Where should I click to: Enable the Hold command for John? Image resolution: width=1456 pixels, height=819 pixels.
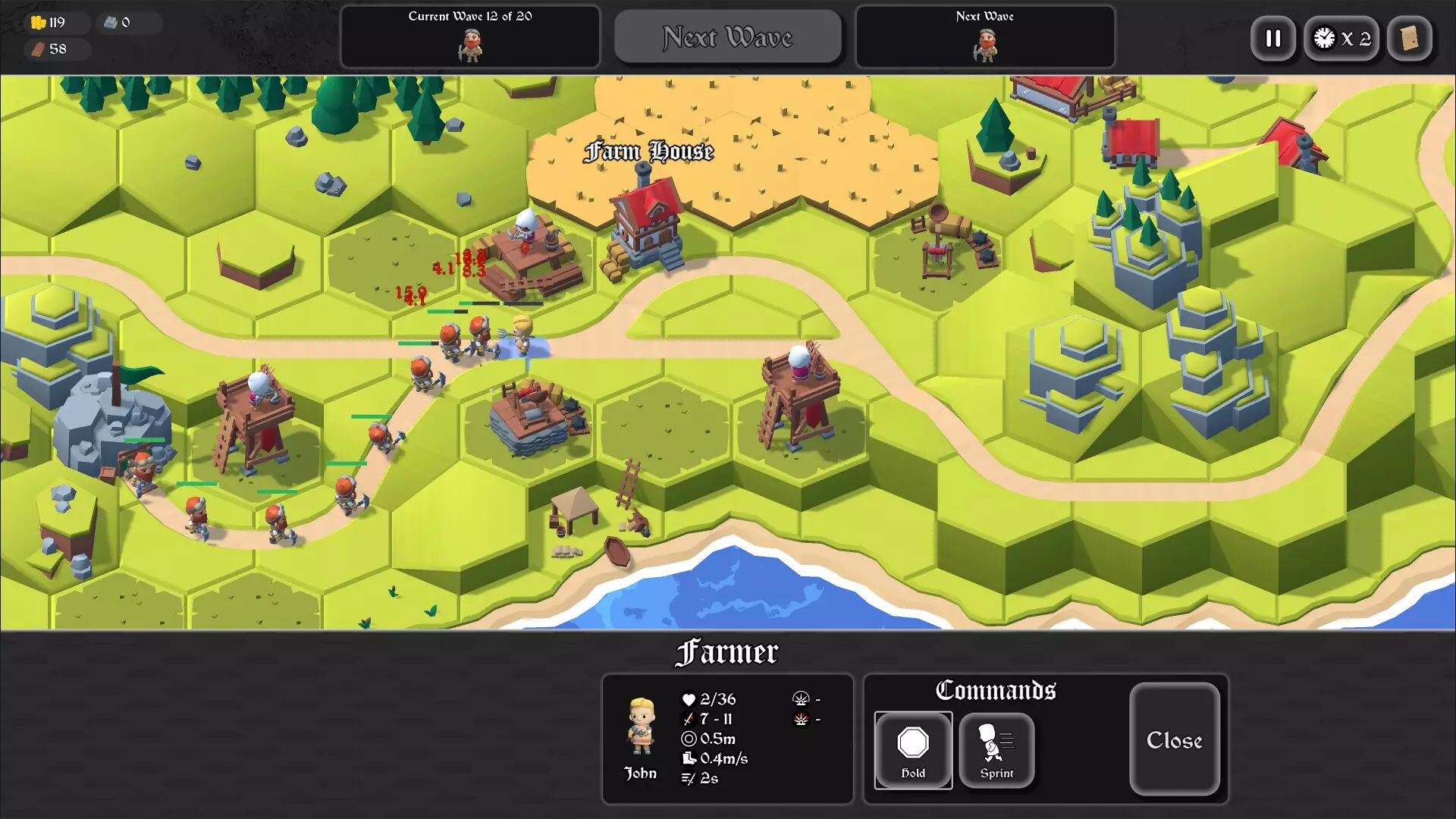click(x=913, y=750)
